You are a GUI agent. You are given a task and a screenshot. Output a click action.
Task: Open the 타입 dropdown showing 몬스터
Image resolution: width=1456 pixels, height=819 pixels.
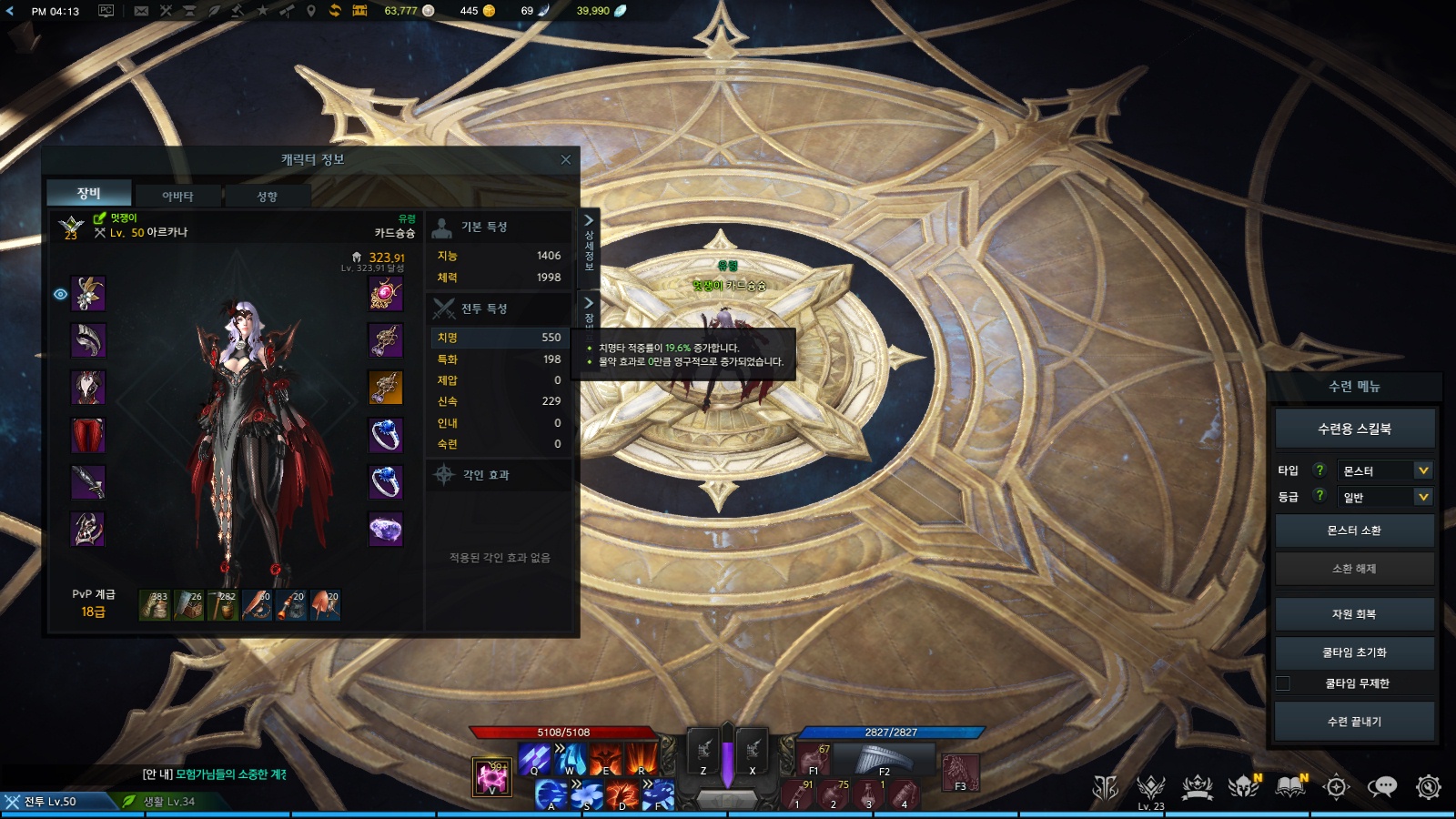1385,470
